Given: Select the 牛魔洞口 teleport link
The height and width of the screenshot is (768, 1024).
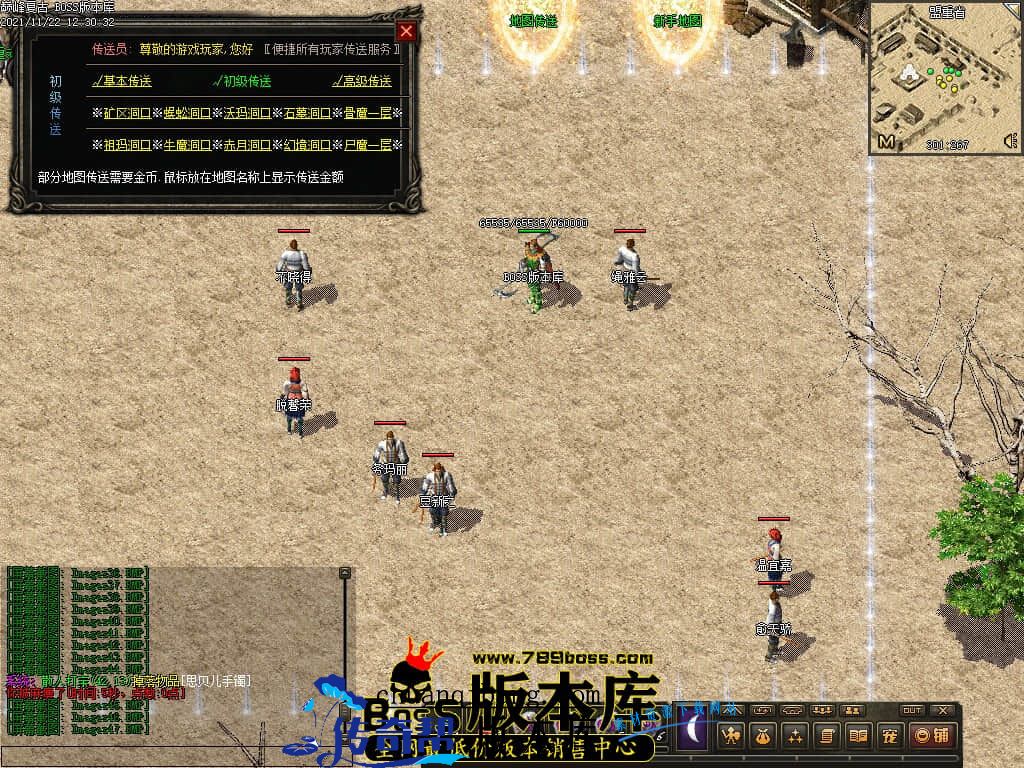Looking at the screenshot, I should [187, 145].
